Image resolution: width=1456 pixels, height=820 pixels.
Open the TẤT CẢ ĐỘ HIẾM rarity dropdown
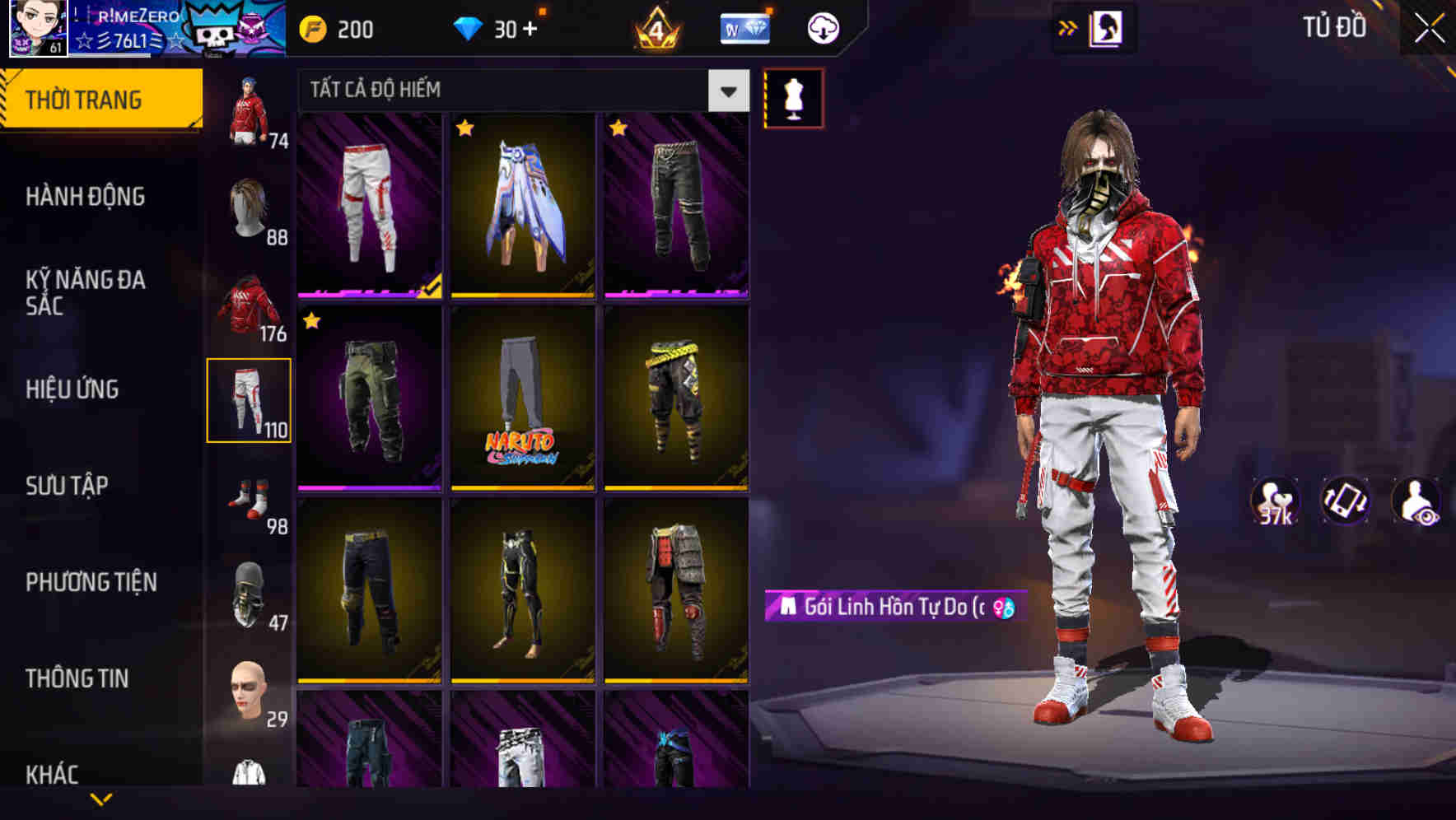[517, 91]
